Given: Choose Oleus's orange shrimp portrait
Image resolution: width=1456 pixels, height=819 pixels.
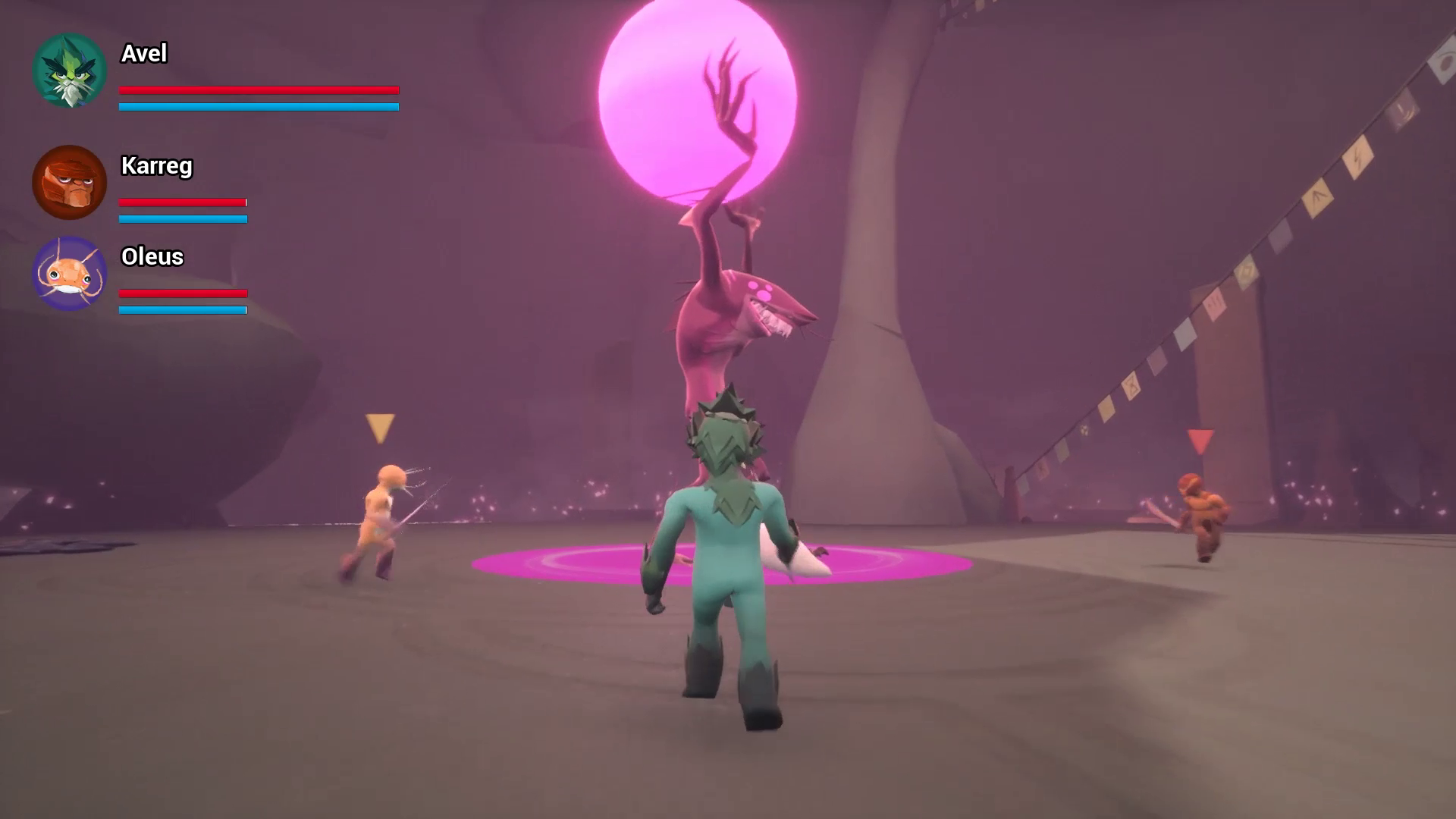Looking at the screenshot, I should [69, 273].
